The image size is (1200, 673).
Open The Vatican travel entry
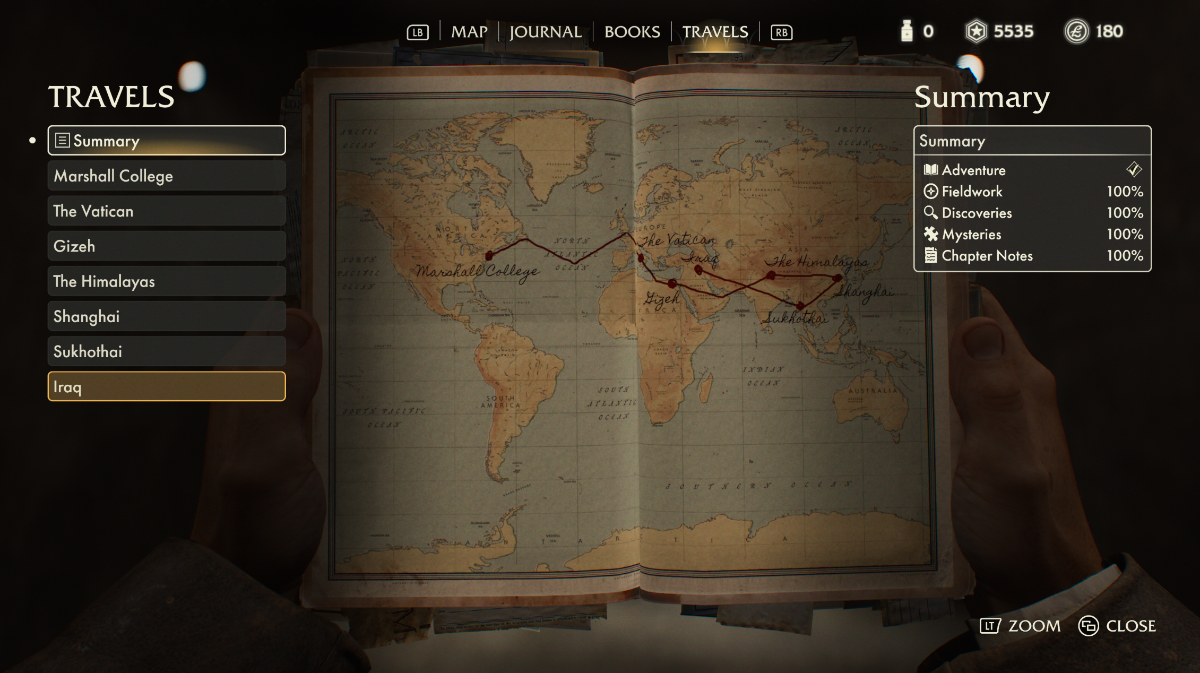pos(167,211)
